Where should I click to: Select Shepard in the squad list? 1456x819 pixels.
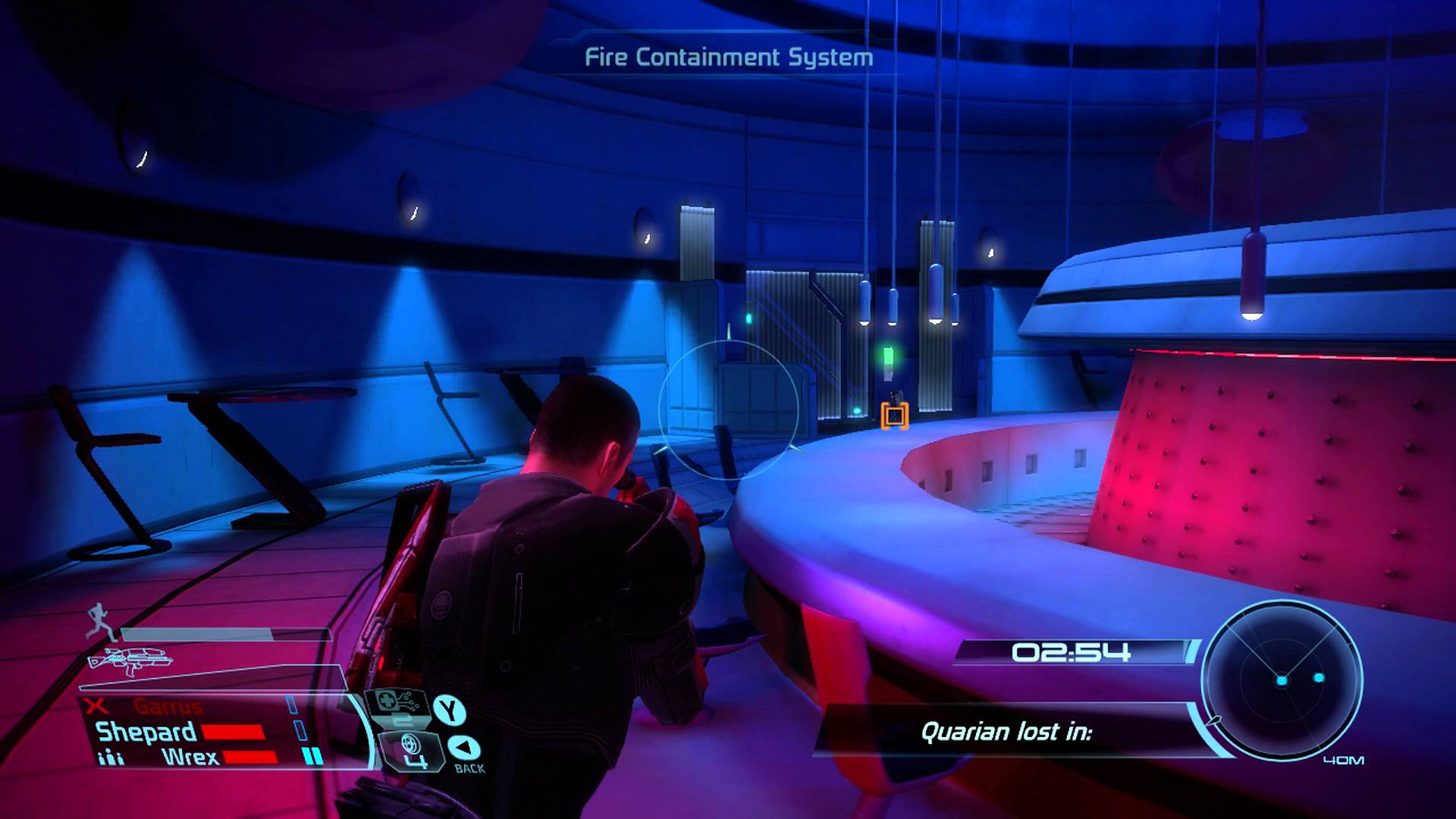point(146,732)
